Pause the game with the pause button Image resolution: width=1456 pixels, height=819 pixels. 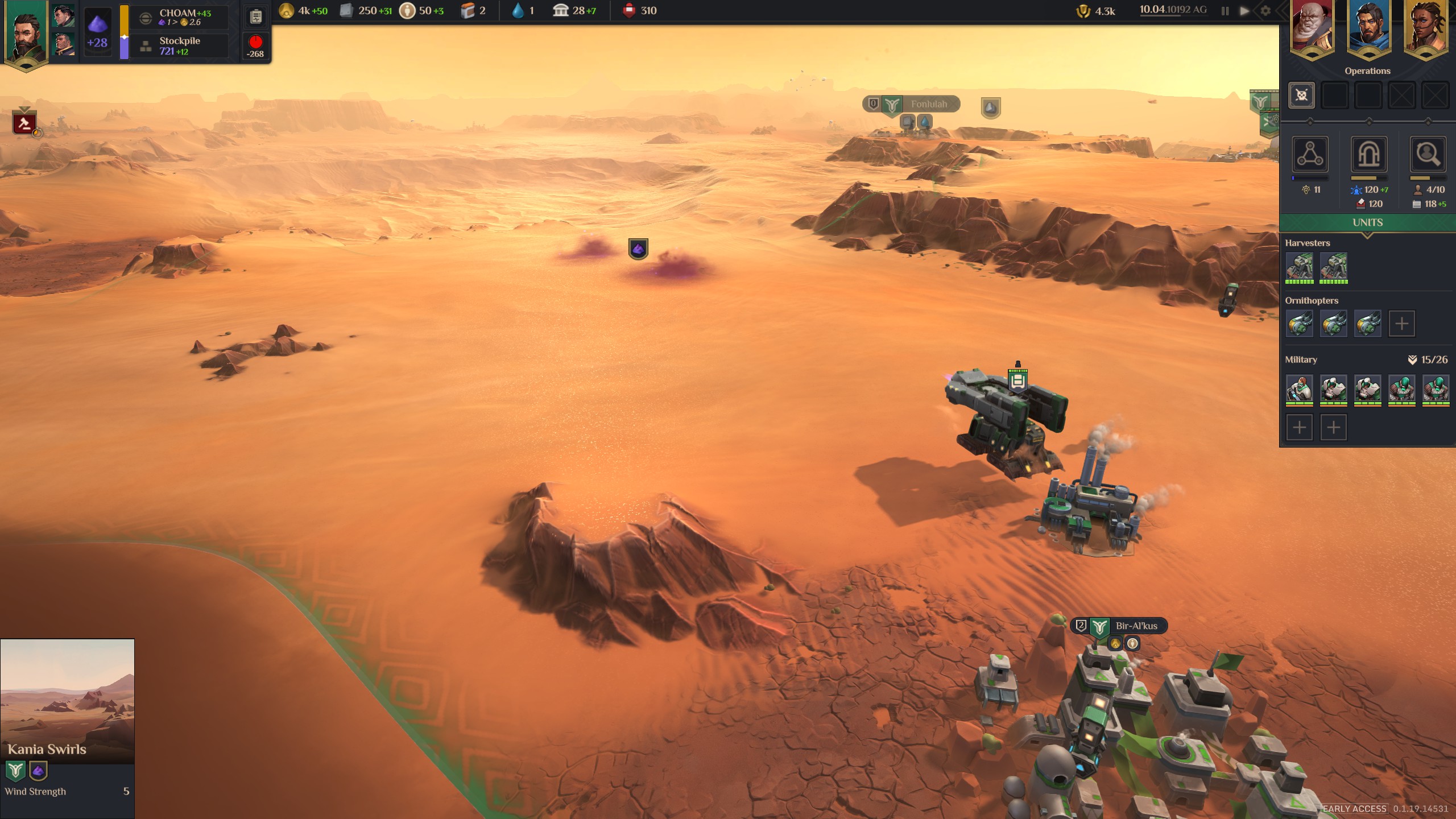(x=1225, y=11)
